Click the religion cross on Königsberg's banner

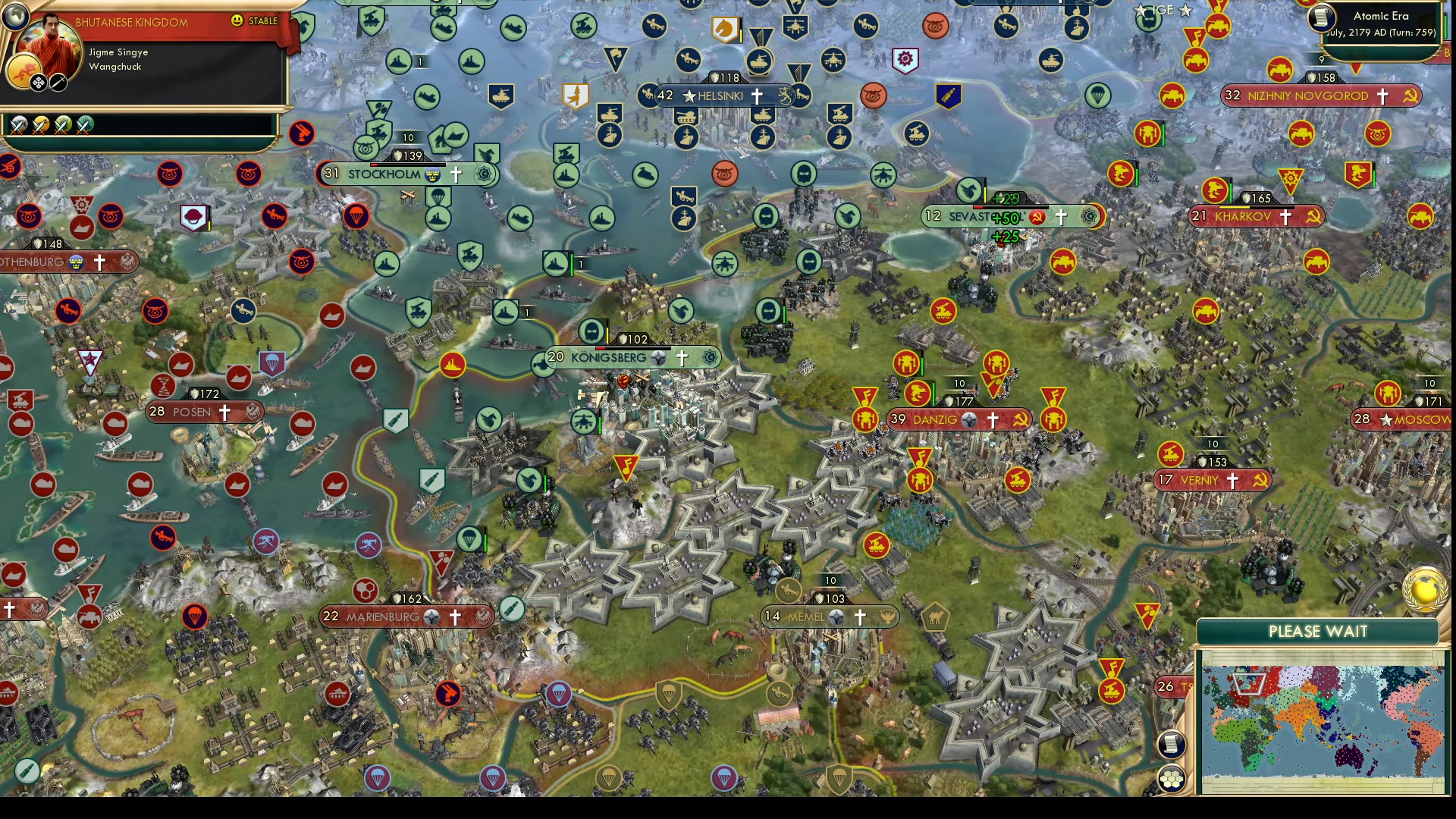[x=682, y=357]
